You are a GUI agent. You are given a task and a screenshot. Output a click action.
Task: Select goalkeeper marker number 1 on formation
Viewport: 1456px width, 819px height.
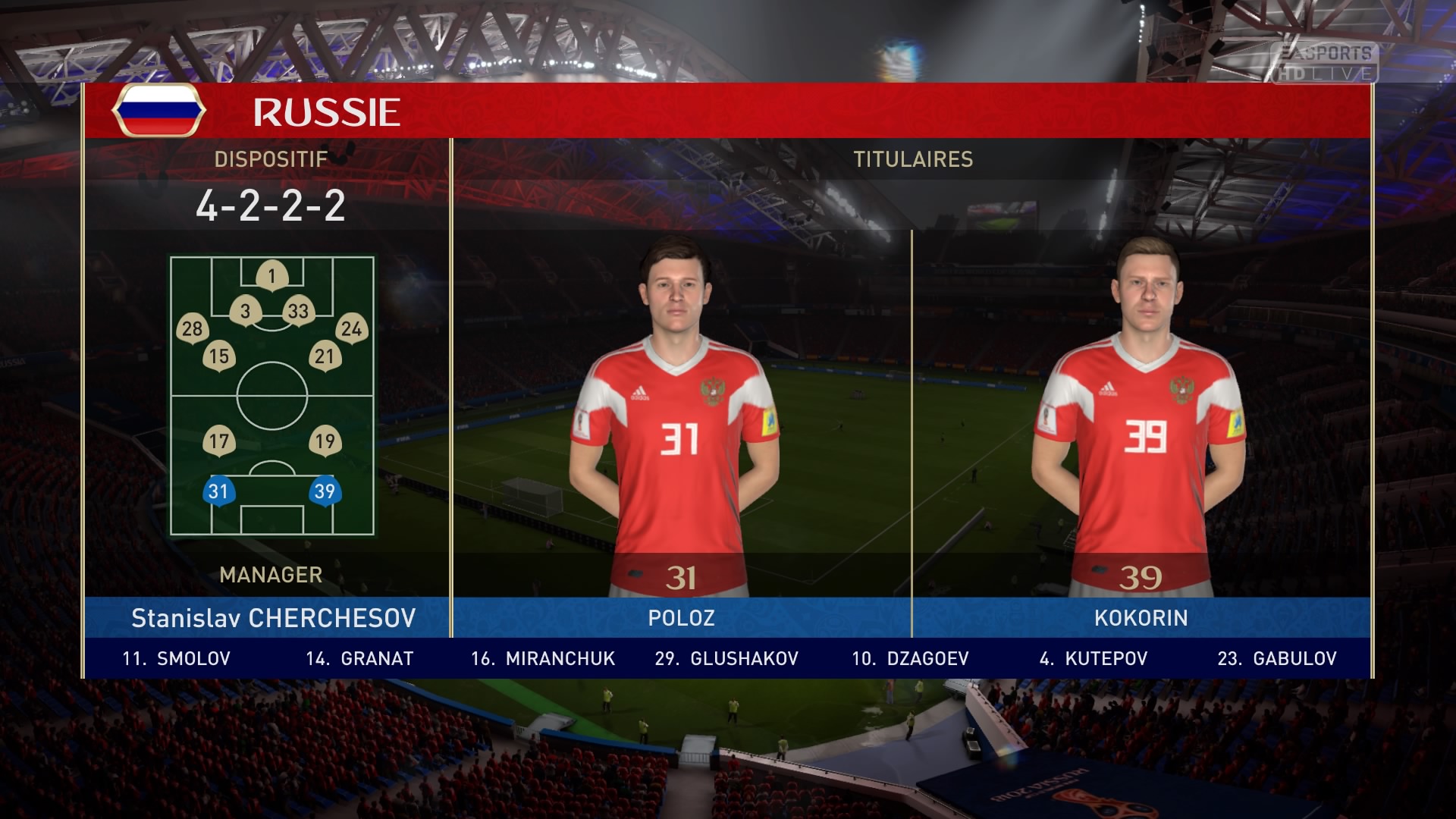(271, 276)
